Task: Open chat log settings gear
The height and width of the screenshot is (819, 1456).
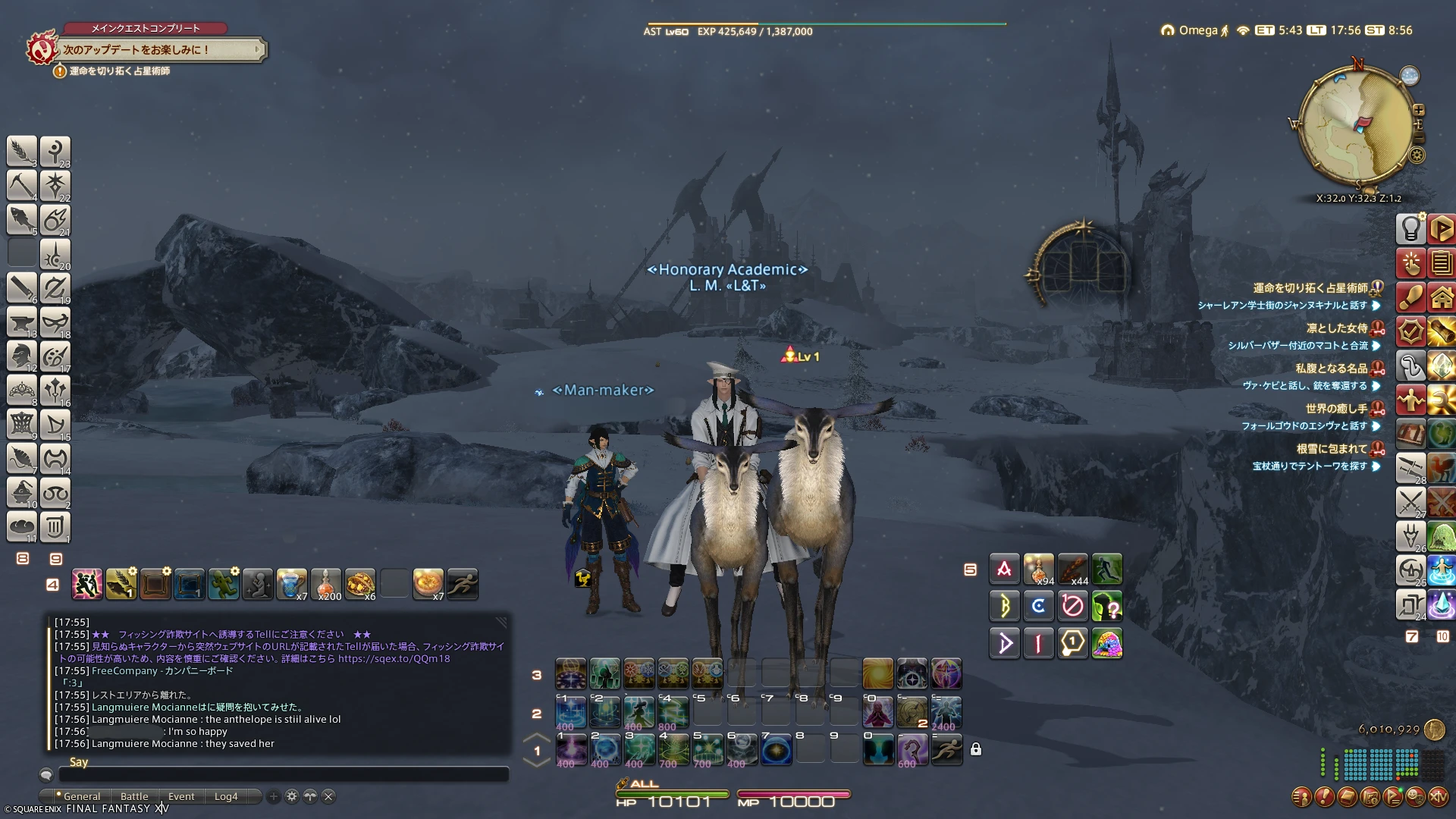Action: coord(292,796)
